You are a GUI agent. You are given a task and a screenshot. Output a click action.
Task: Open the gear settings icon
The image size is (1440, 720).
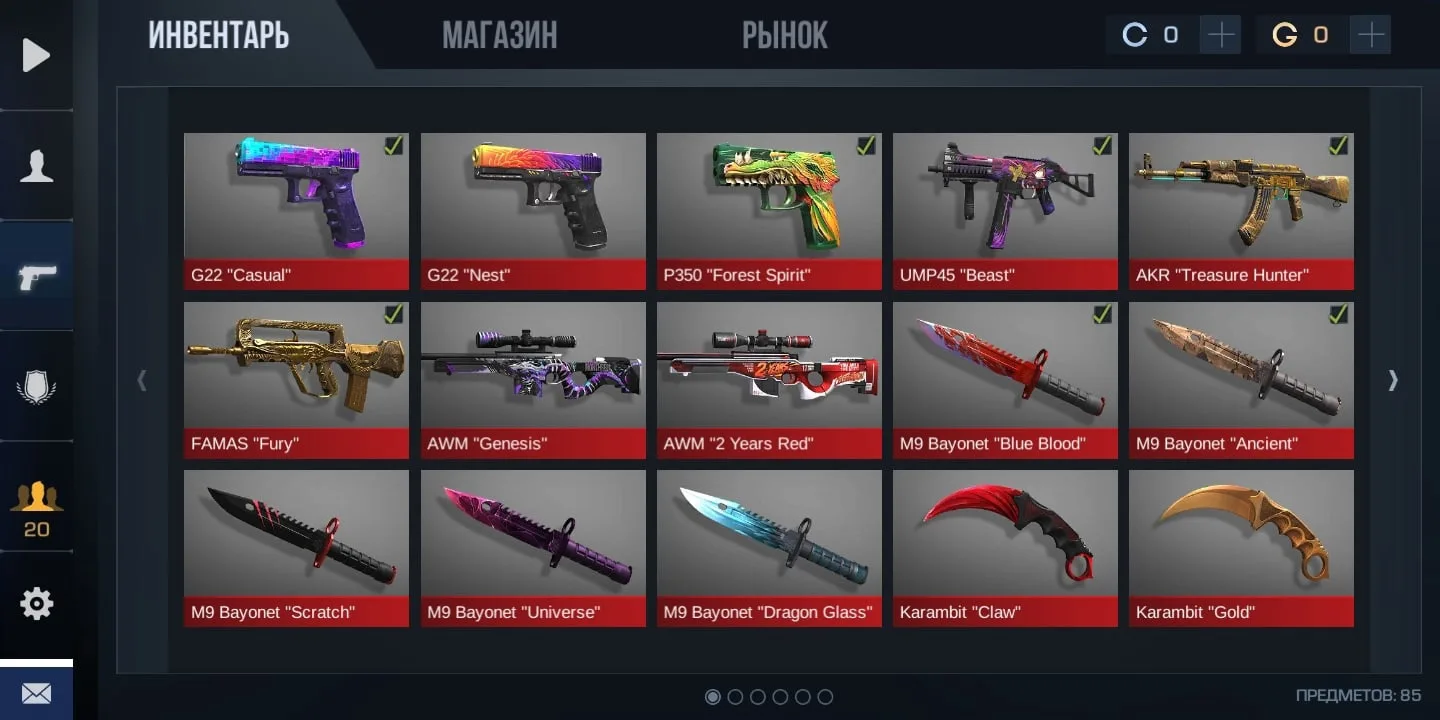point(36,604)
